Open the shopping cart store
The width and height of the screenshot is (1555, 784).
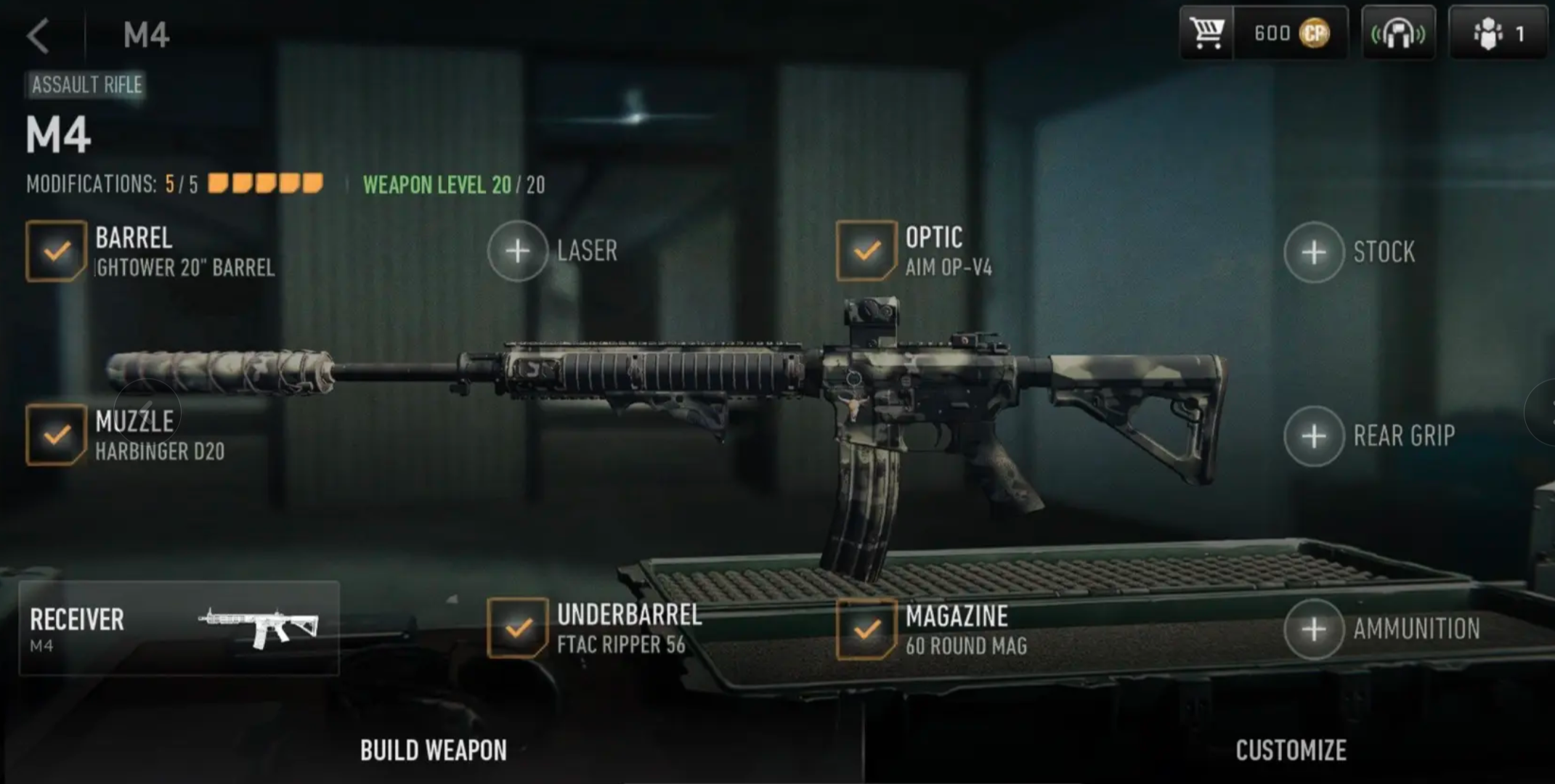[x=1206, y=33]
